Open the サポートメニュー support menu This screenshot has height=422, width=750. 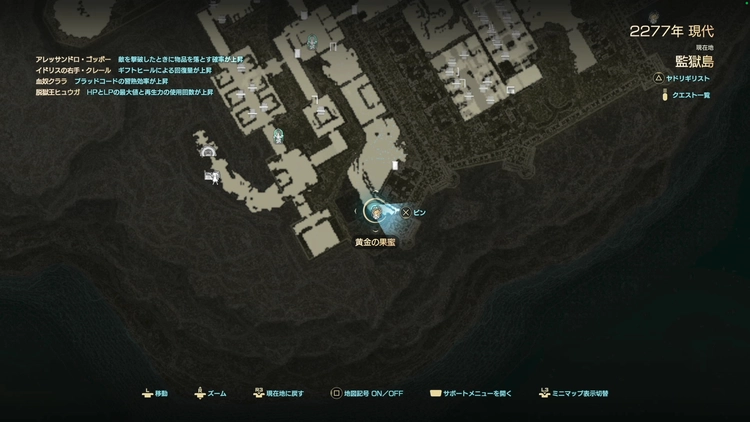[x=470, y=394]
